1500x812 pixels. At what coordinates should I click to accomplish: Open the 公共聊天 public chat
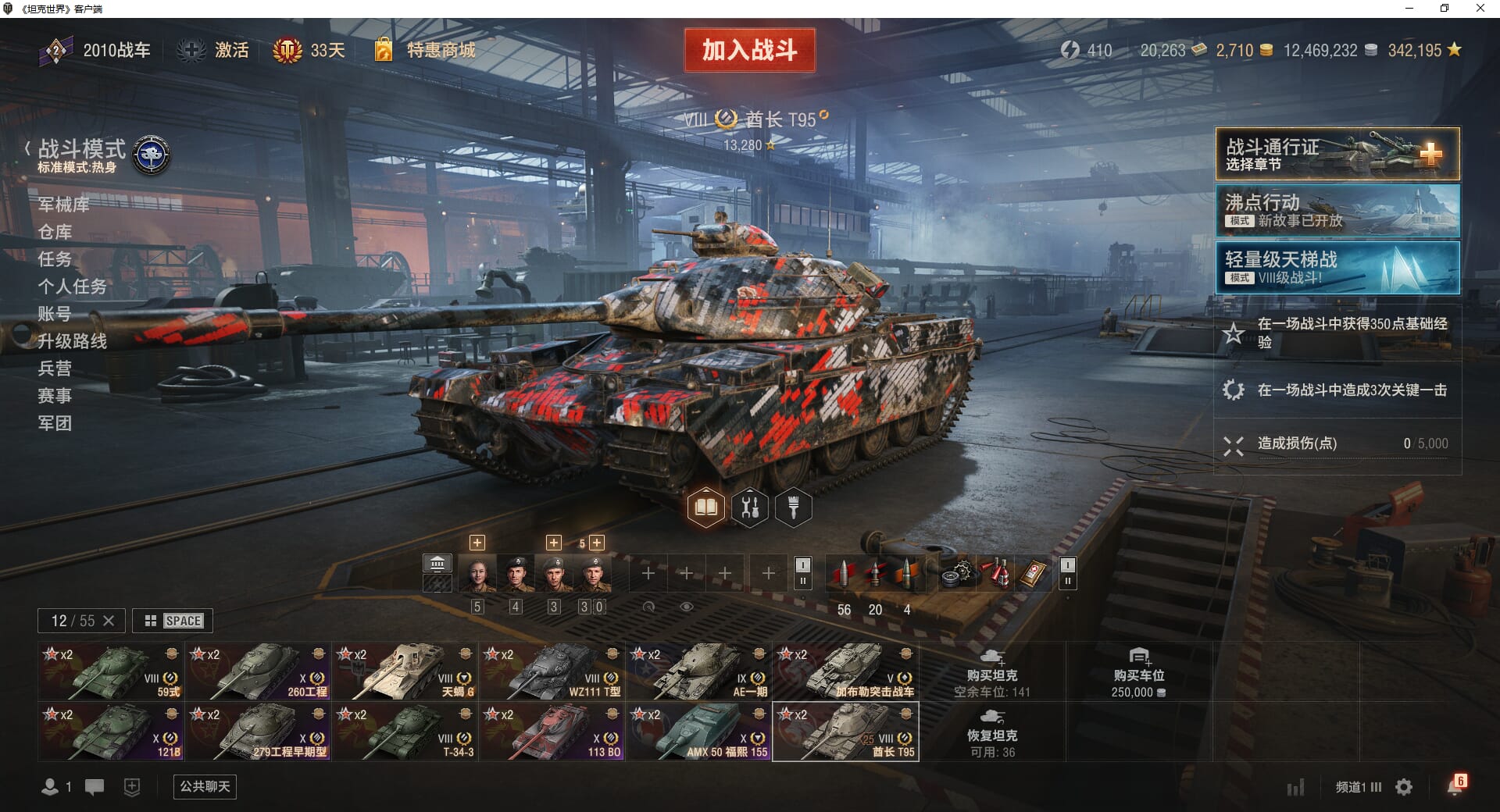click(205, 786)
